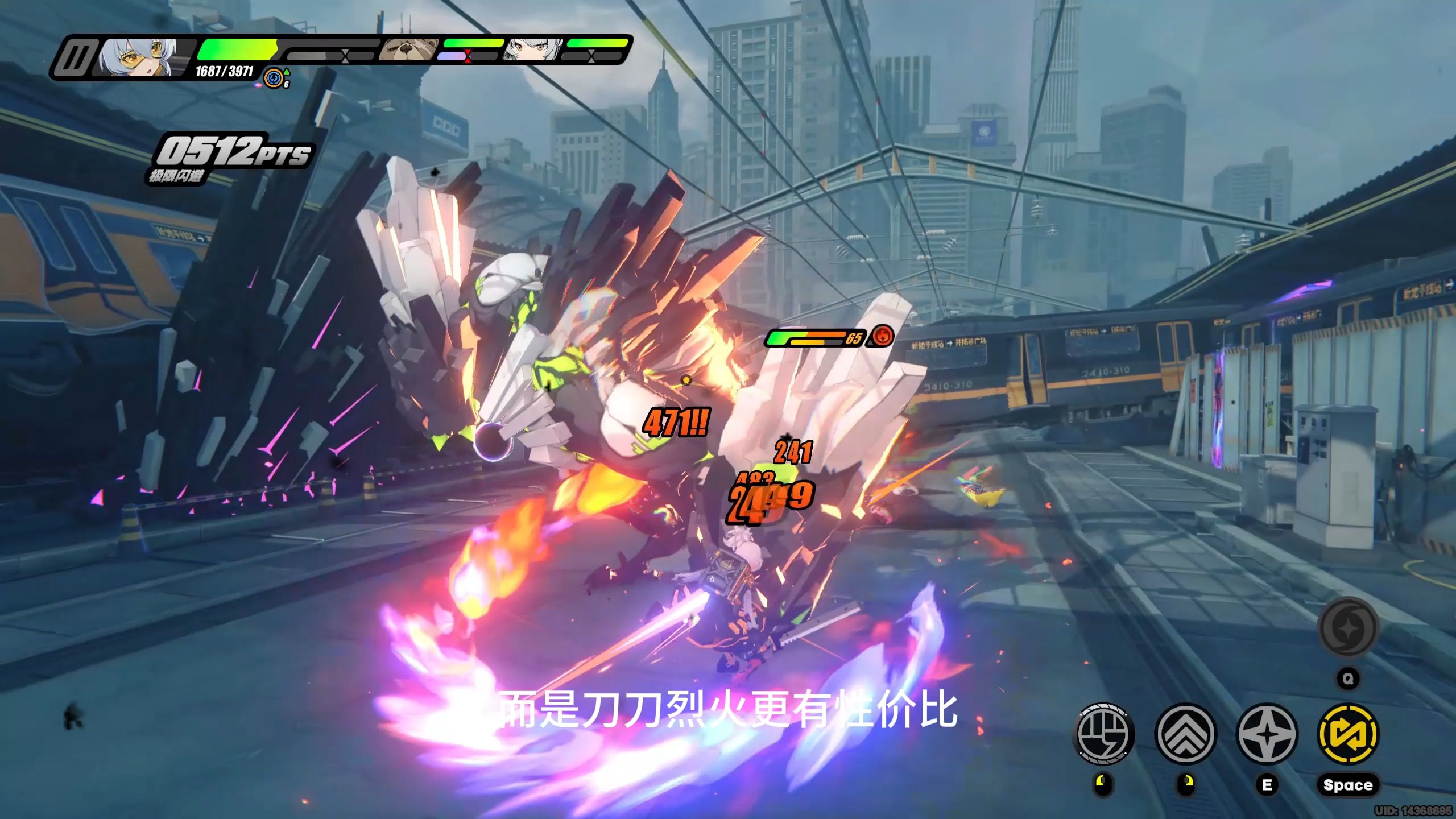Activate the special attack star button
The width and height of the screenshot is (1456, 819).
pyautogui.click(x=1267, y=733)
